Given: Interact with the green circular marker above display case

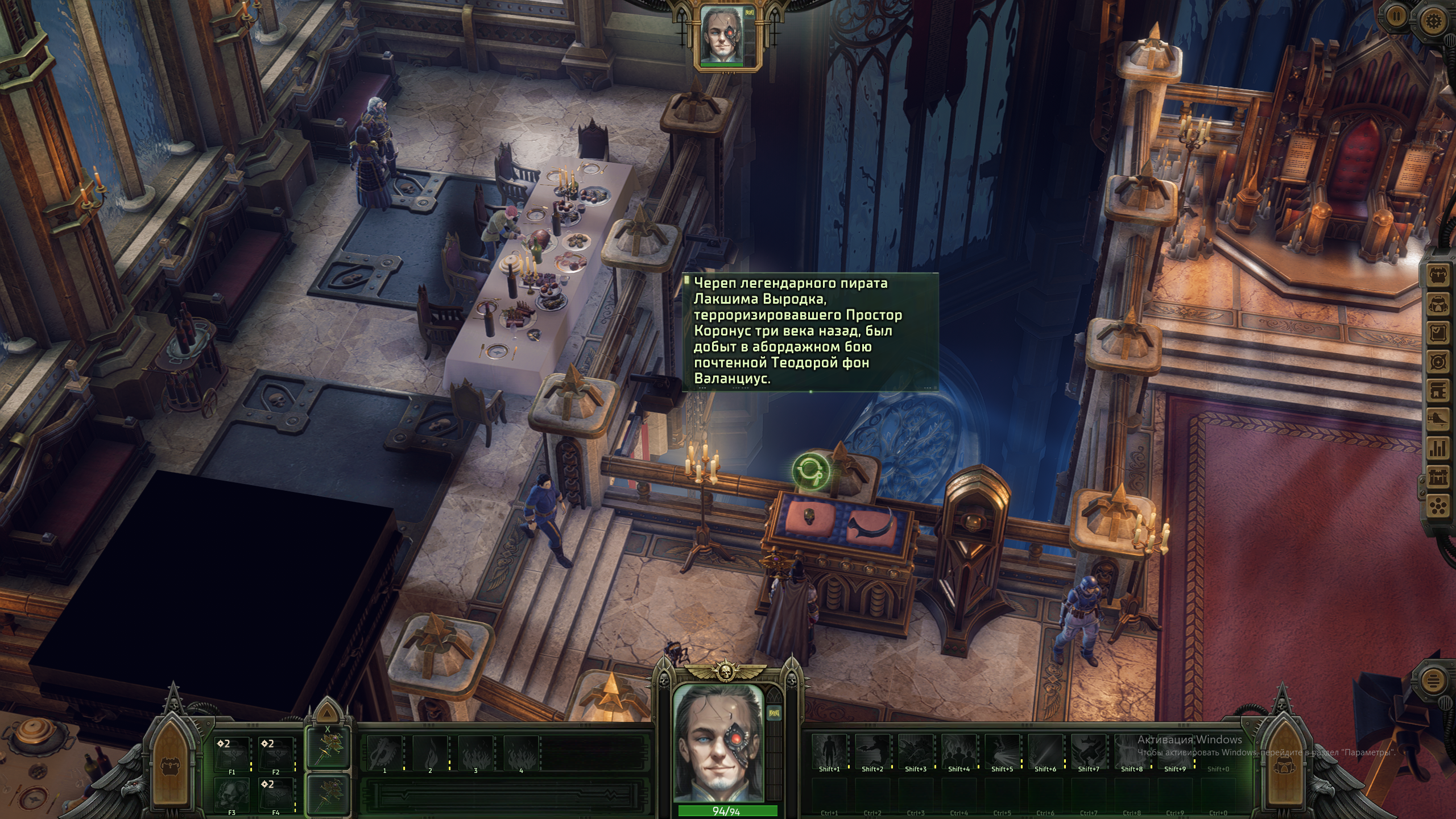Looking at the screenshot, I should click(x=810, y=471).
